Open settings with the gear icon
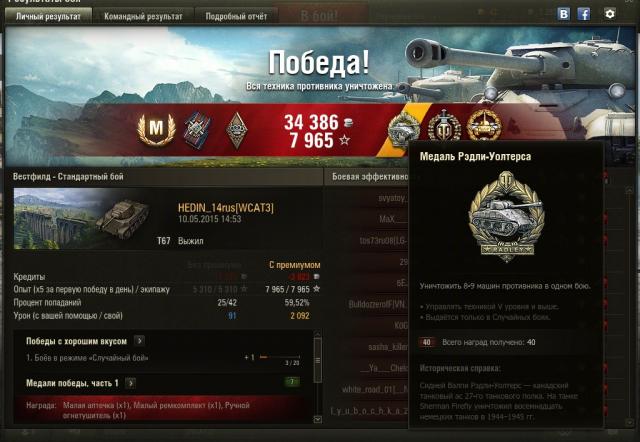The width and height of the screenshot is (640, 442). coord(610,14)
